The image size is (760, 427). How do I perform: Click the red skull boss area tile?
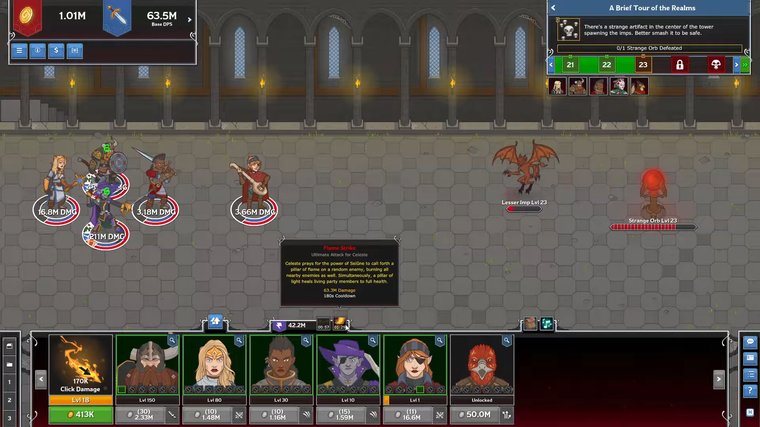tap(716, 64)
